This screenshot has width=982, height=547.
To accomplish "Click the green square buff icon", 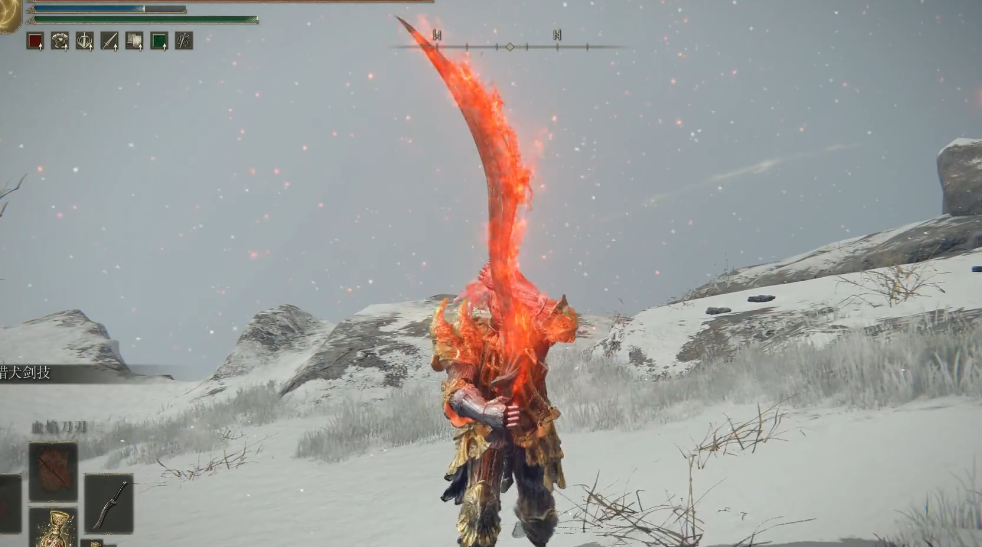I will pyautogui.click(x=159, y=41).
